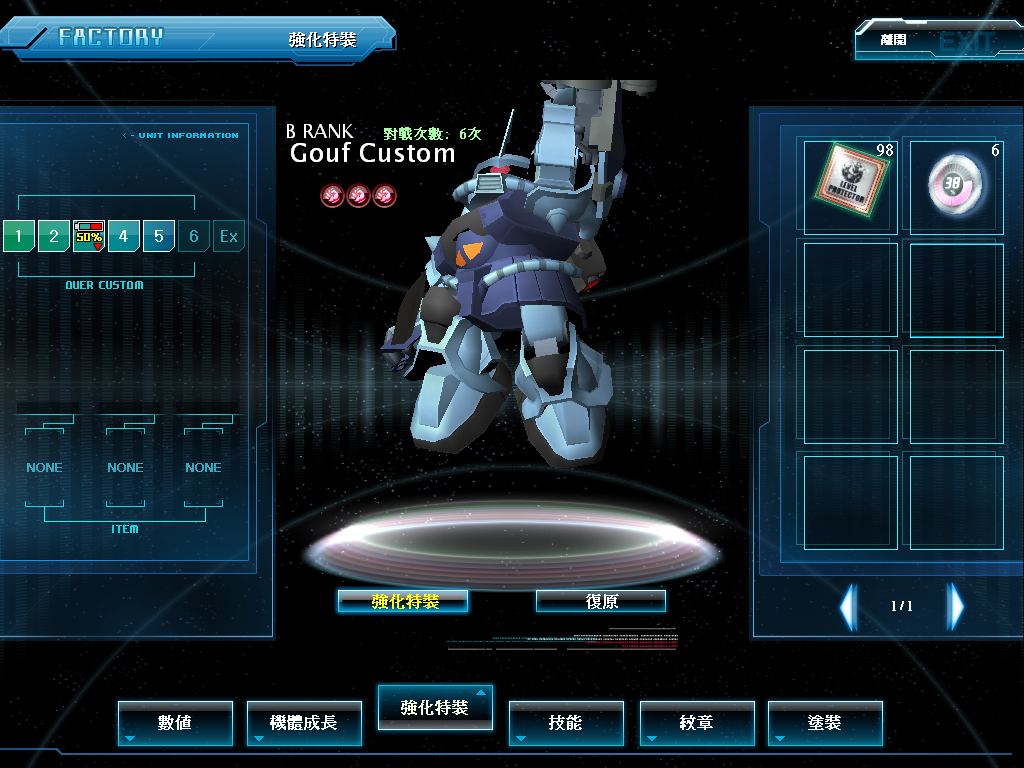Select Over Custom slot 6
The image size is (1024, 768).
(194, 237)
